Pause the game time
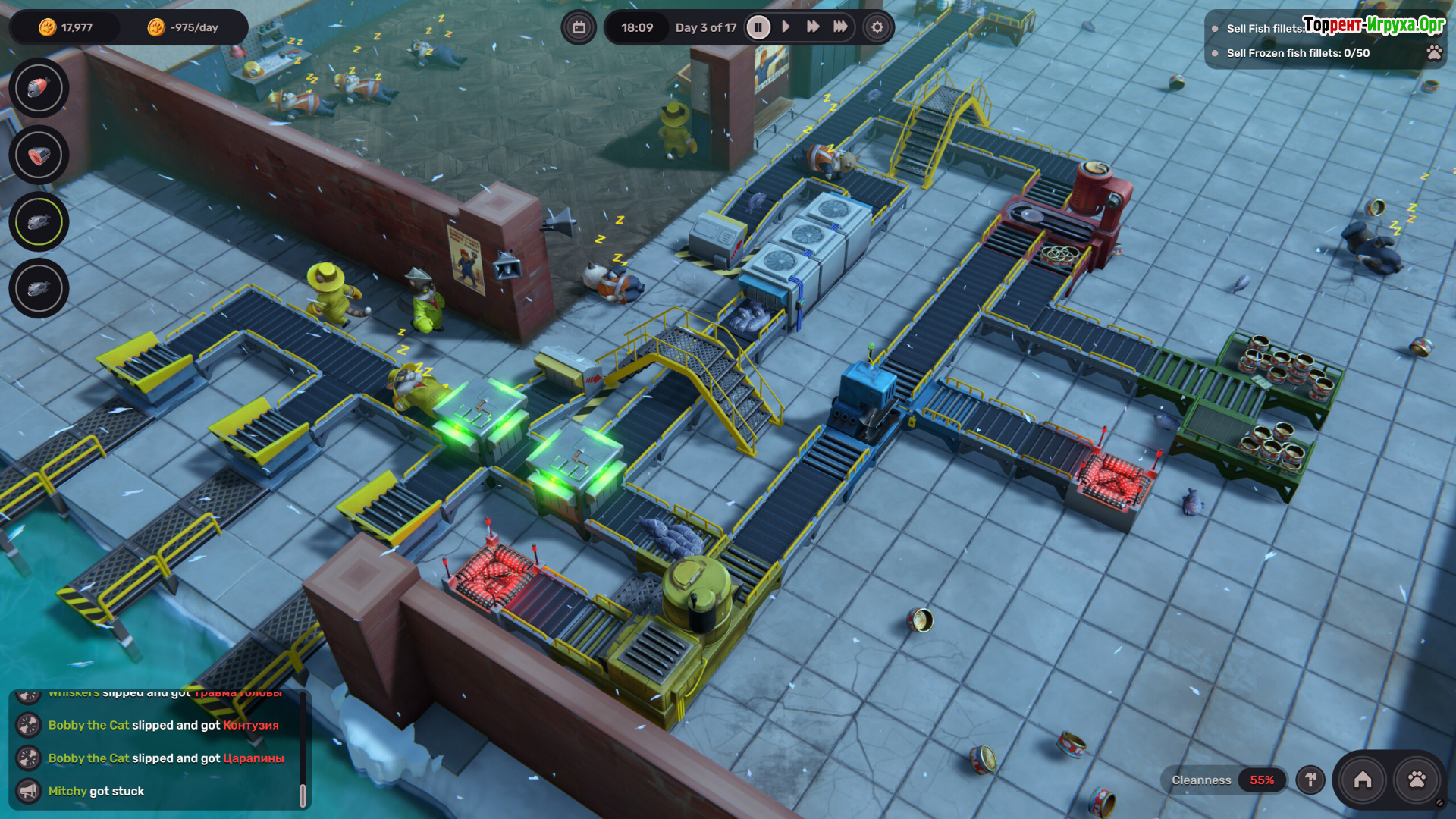Screen dimensions: 1456x819 coord(758,27)
